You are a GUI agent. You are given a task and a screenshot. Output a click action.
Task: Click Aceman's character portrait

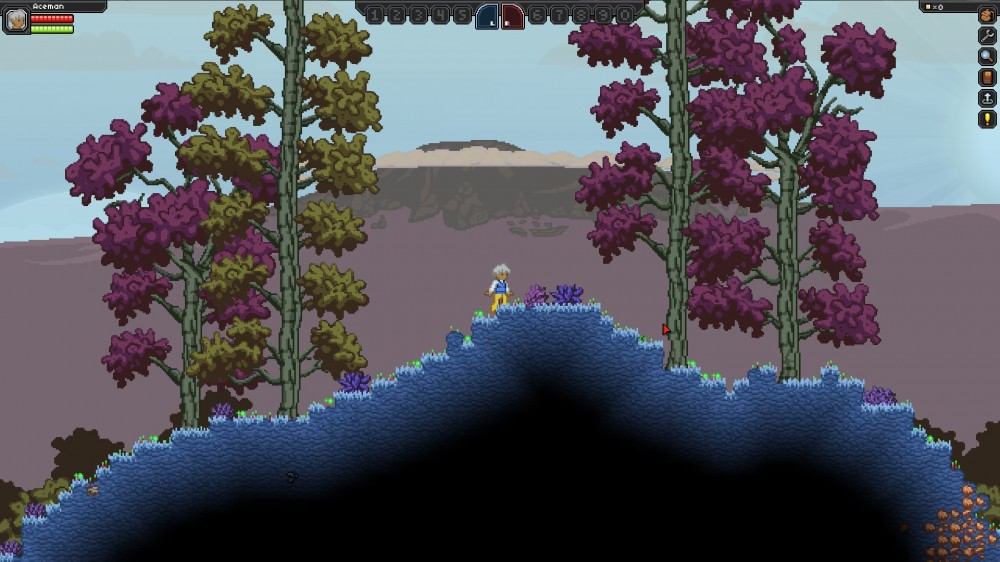pos(15,19)
